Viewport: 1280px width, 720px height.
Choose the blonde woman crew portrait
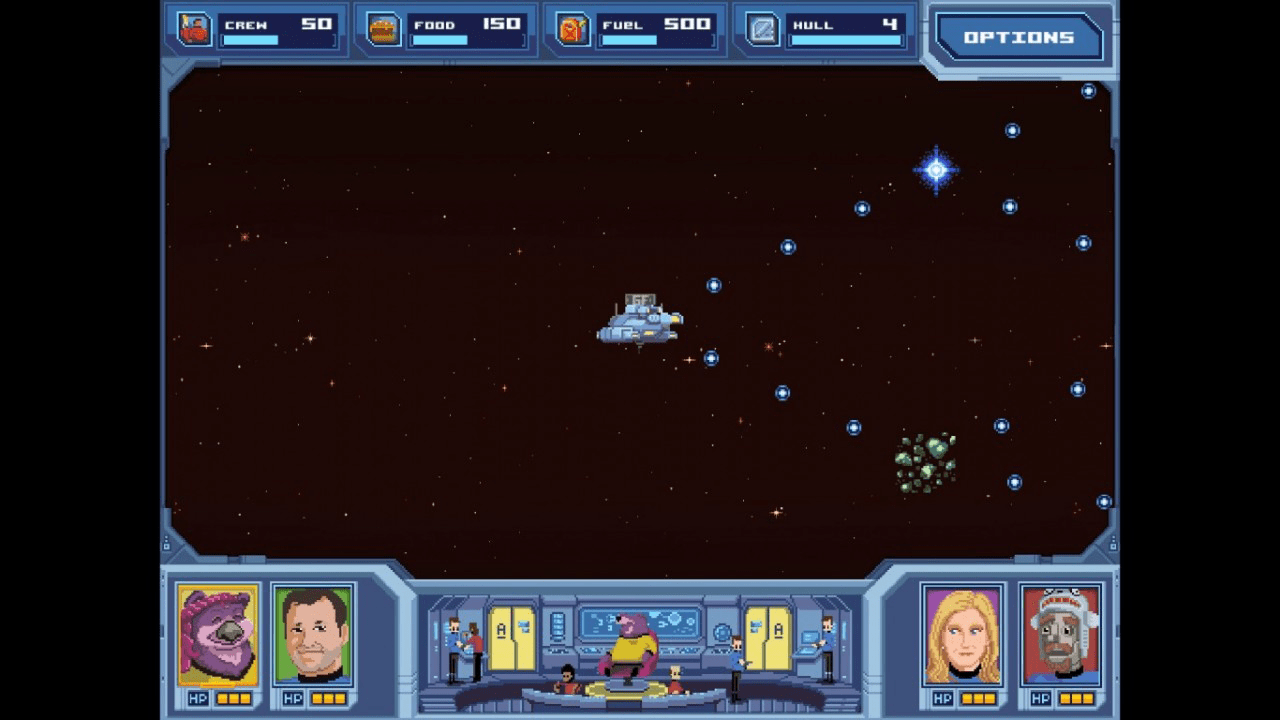(x=962, y=635)
